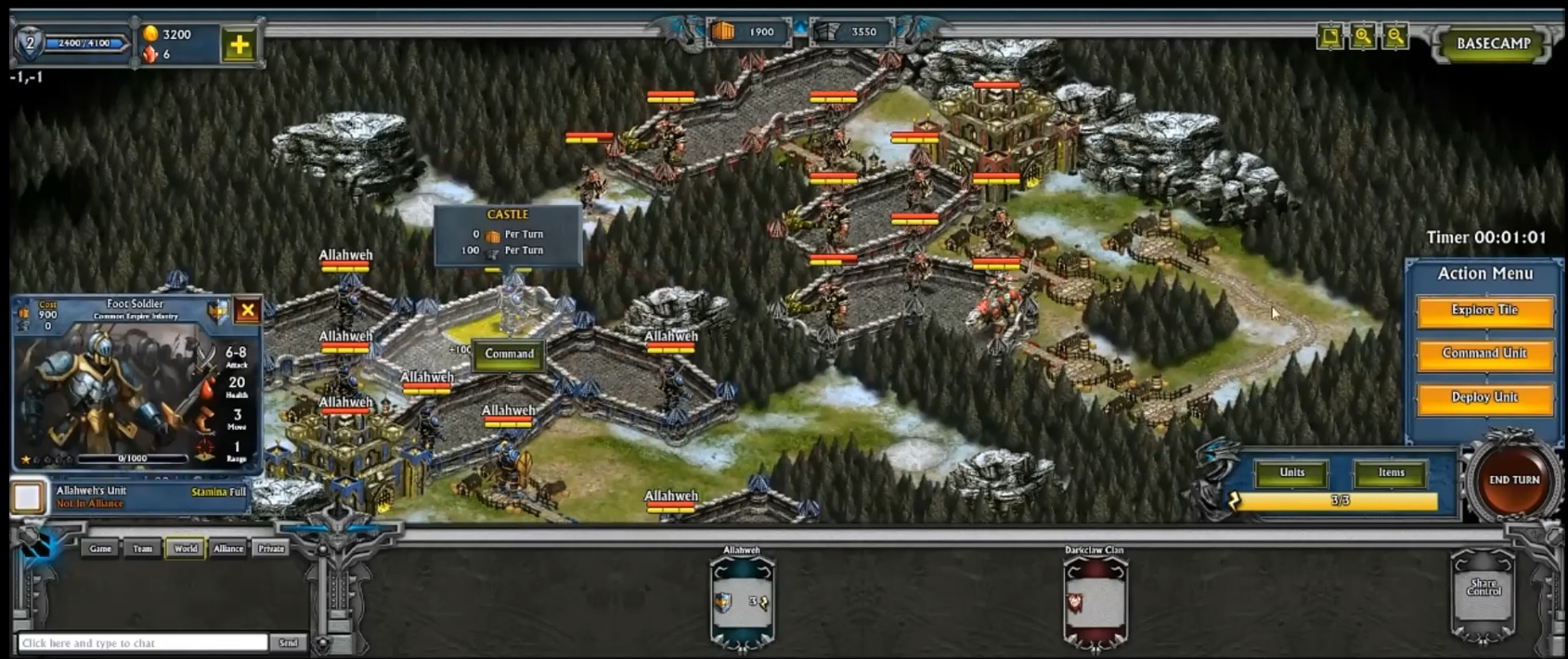Zoom in with the magnifier plus icon
This screenshot has width=1568, height=659.
click(x=1362, y=36)
